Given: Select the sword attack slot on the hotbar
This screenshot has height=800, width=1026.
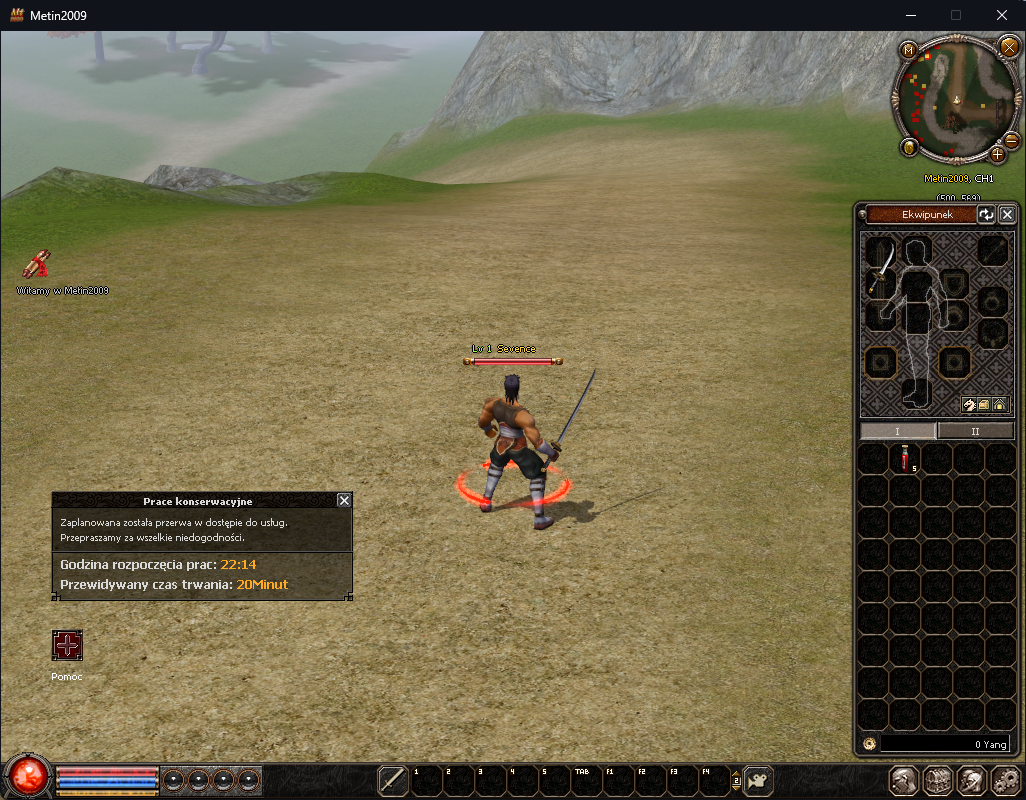Looking at the screenshot, I should [x=393, y=780].
